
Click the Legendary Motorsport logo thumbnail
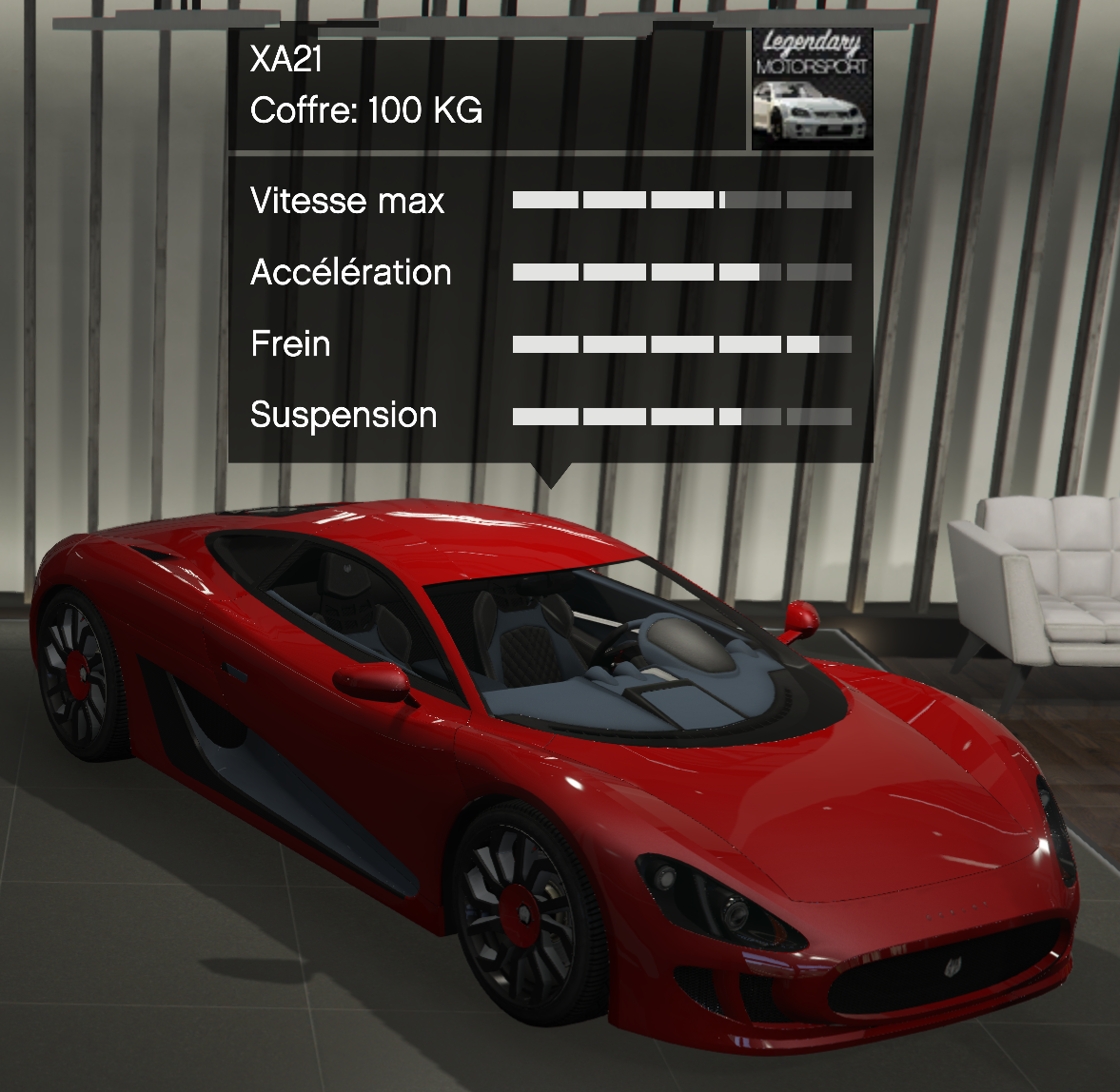(x=812, y=89)
